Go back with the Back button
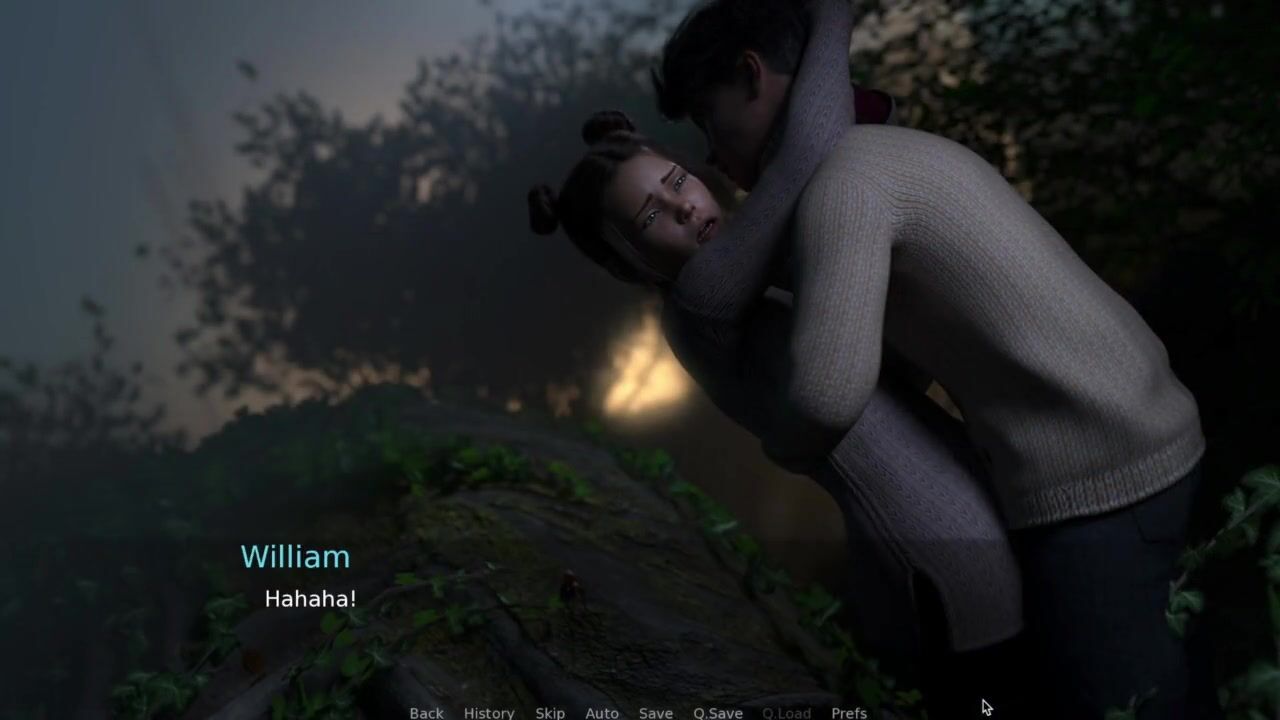Screen dimensions: 1280x720 426,712
